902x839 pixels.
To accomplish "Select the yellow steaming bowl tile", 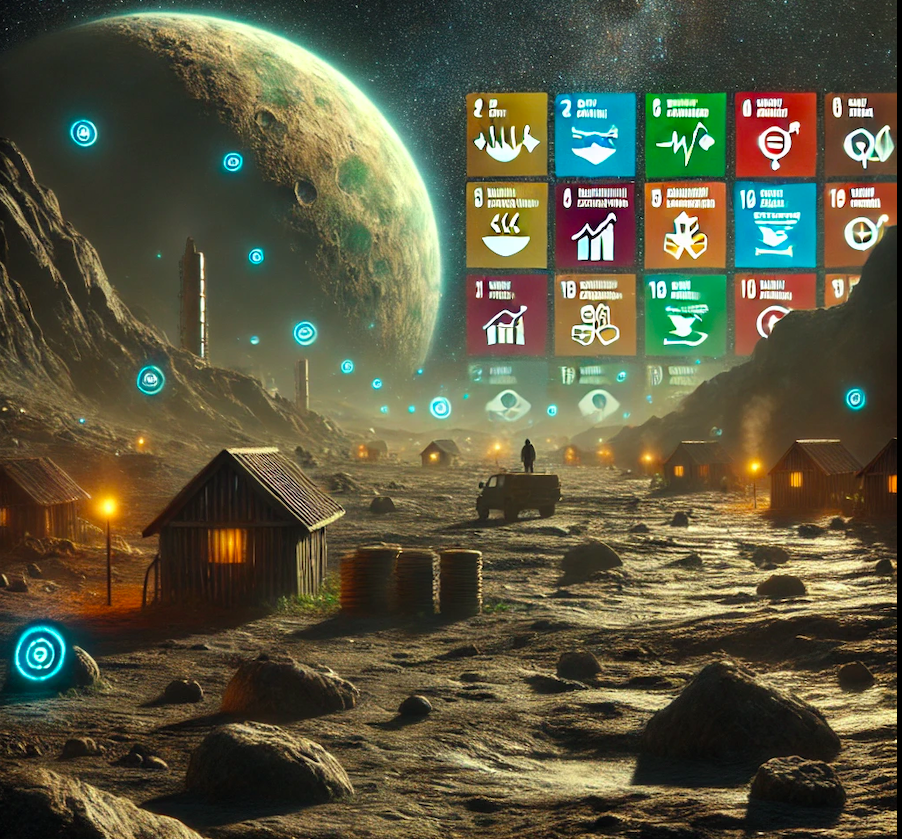I will [507, 225].
